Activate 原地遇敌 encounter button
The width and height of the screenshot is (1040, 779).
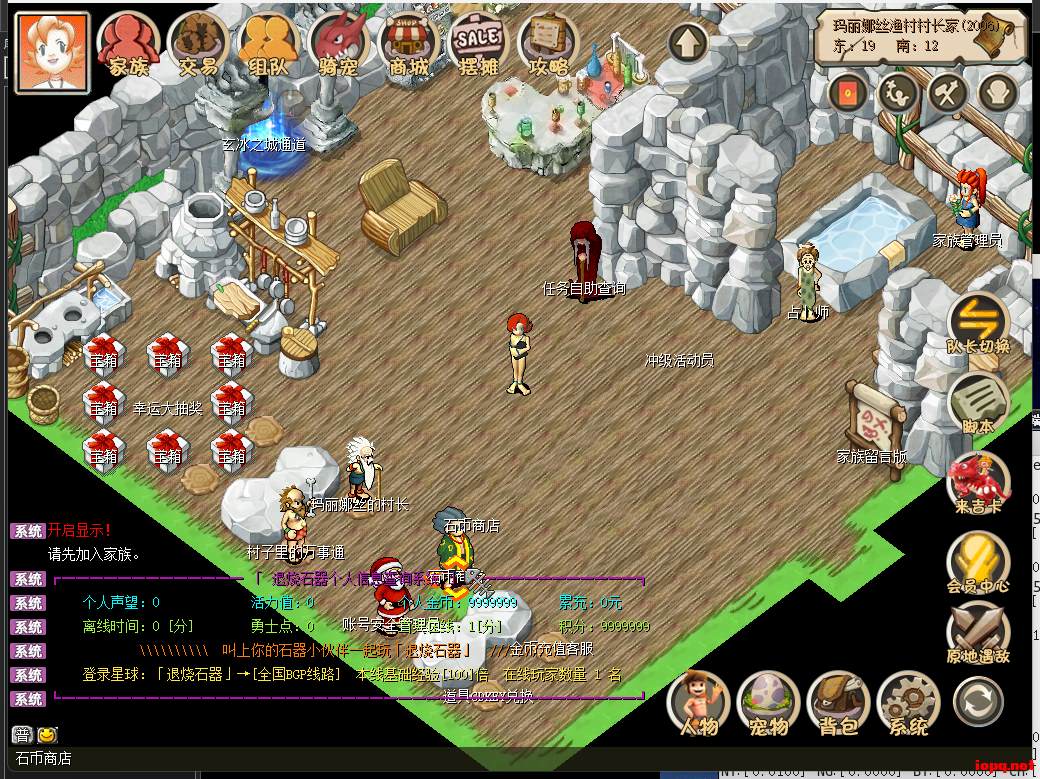(977, 633)
